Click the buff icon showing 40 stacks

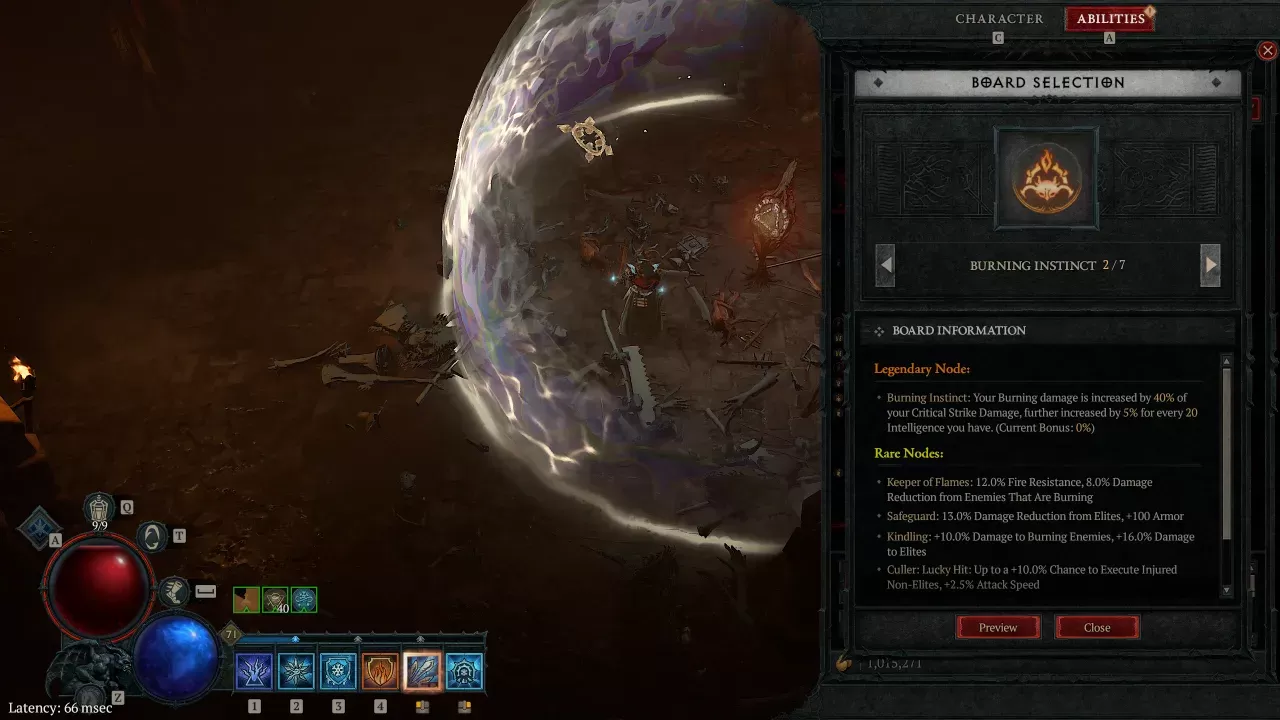point(273,598)
